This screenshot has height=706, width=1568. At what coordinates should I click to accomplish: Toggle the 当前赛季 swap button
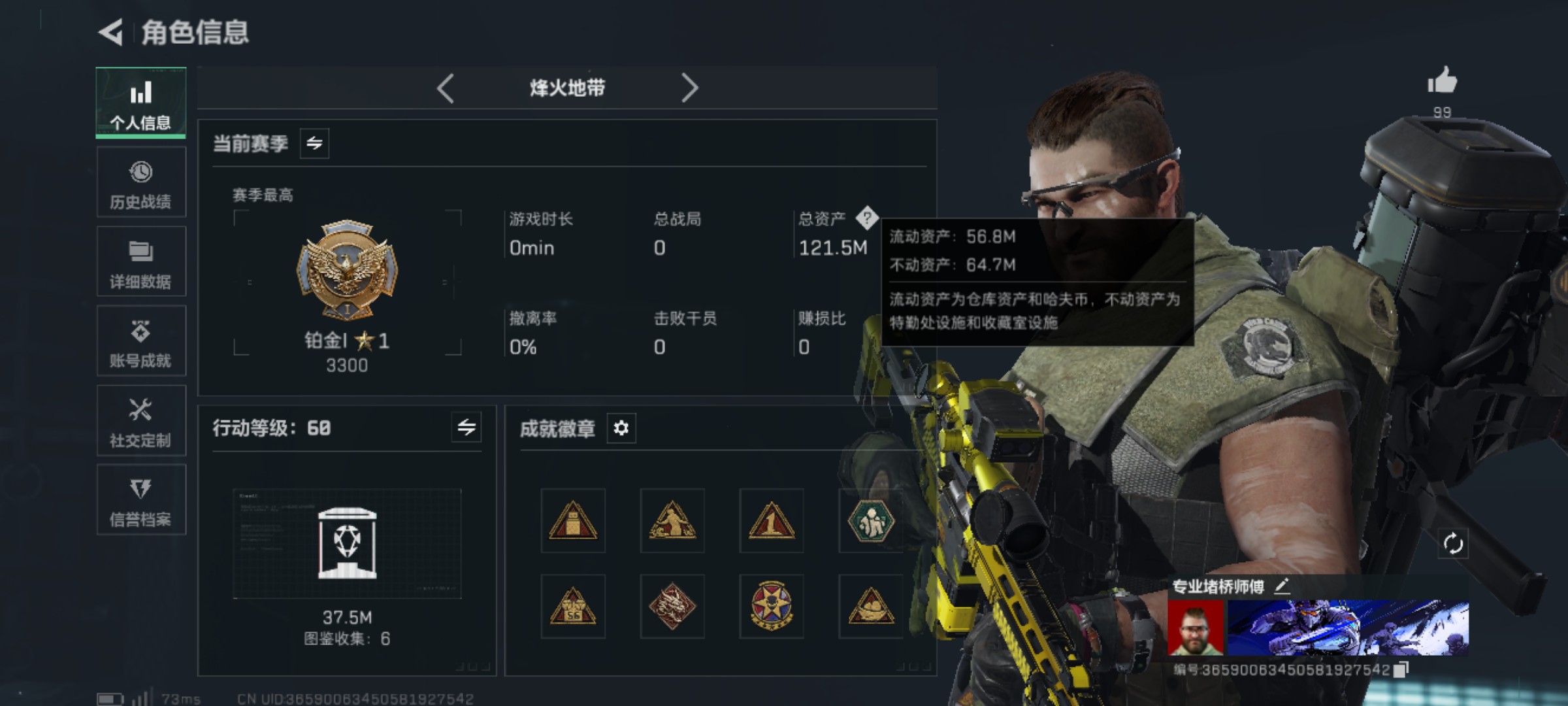point(314,144)
